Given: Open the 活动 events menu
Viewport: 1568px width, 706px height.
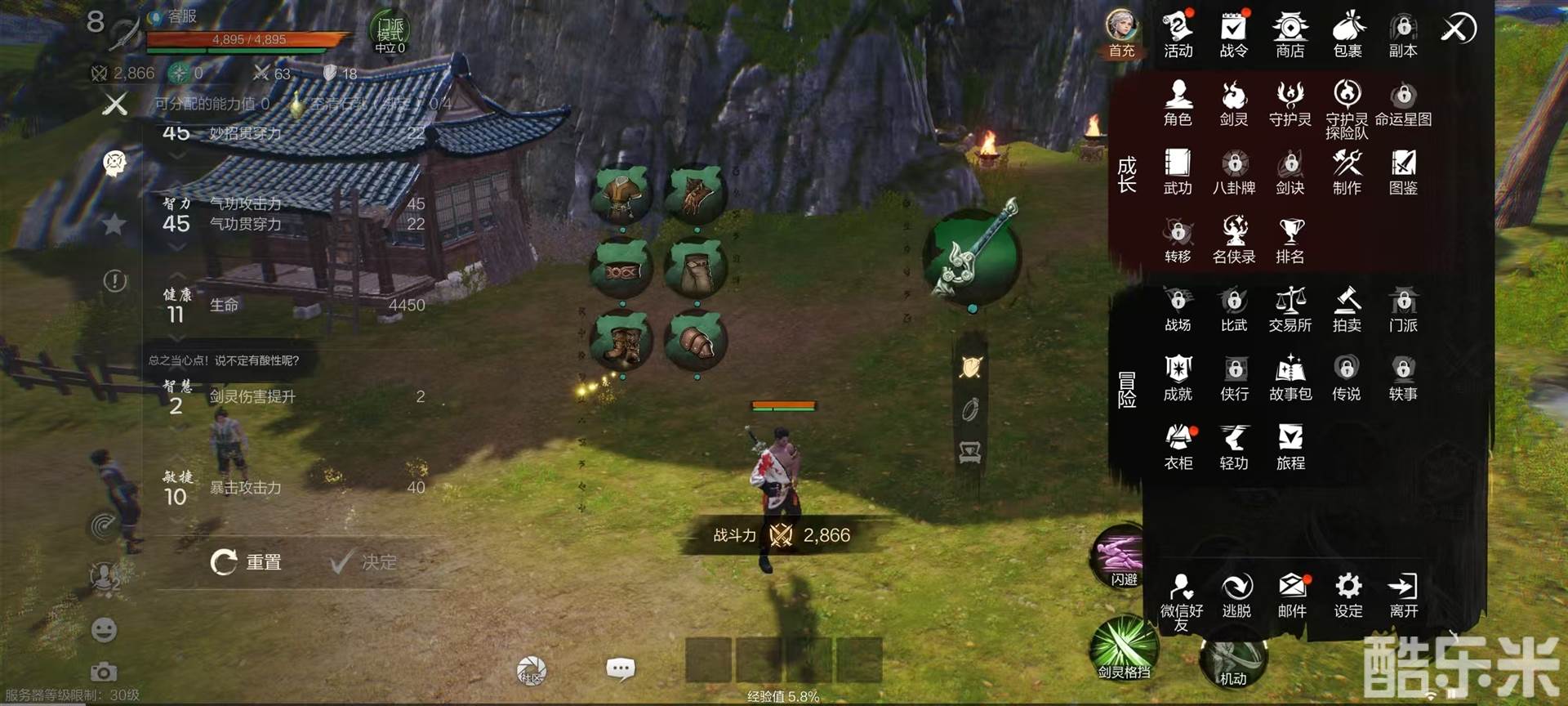Looking at the screenshot, I should (1178, 34).
